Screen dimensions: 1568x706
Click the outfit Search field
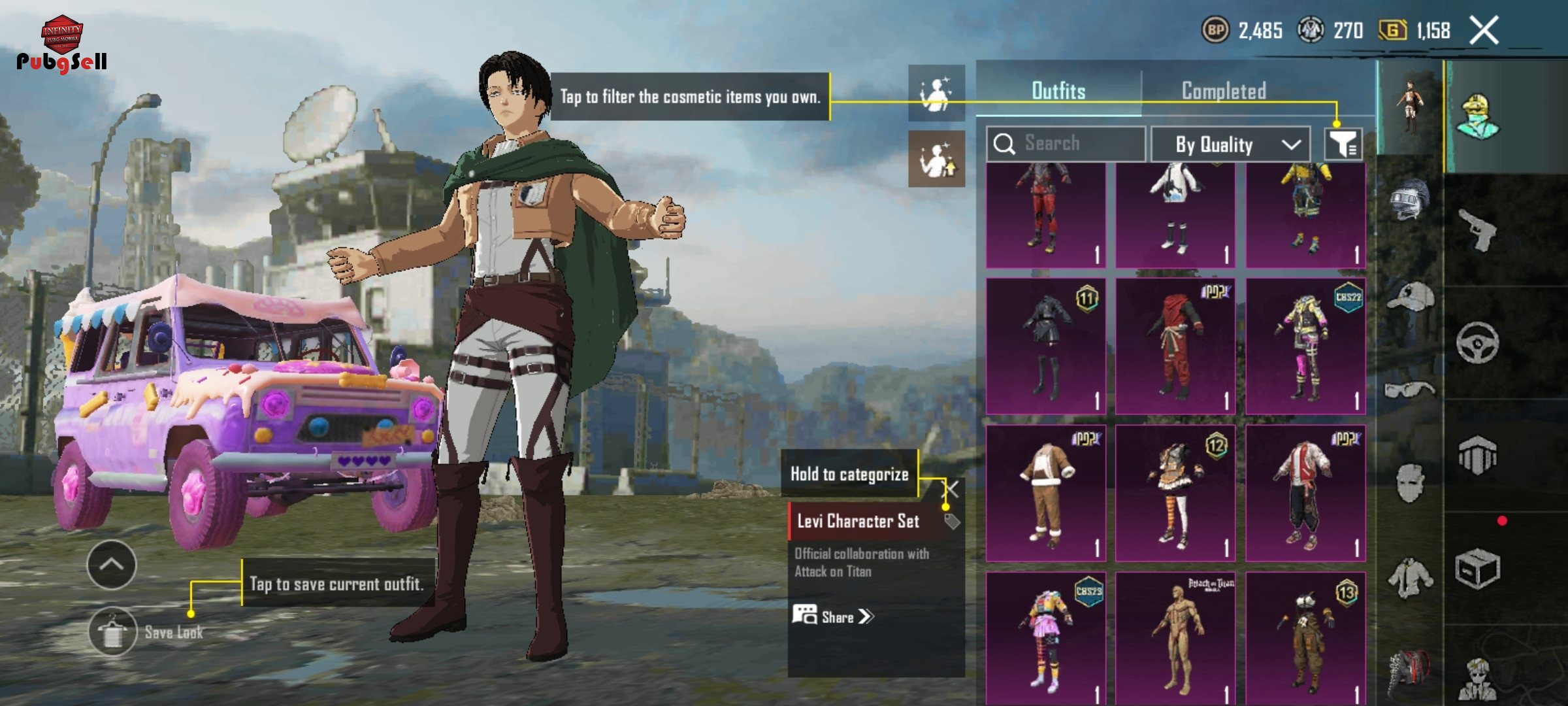pyautogui.click(x=1066, y=143)
